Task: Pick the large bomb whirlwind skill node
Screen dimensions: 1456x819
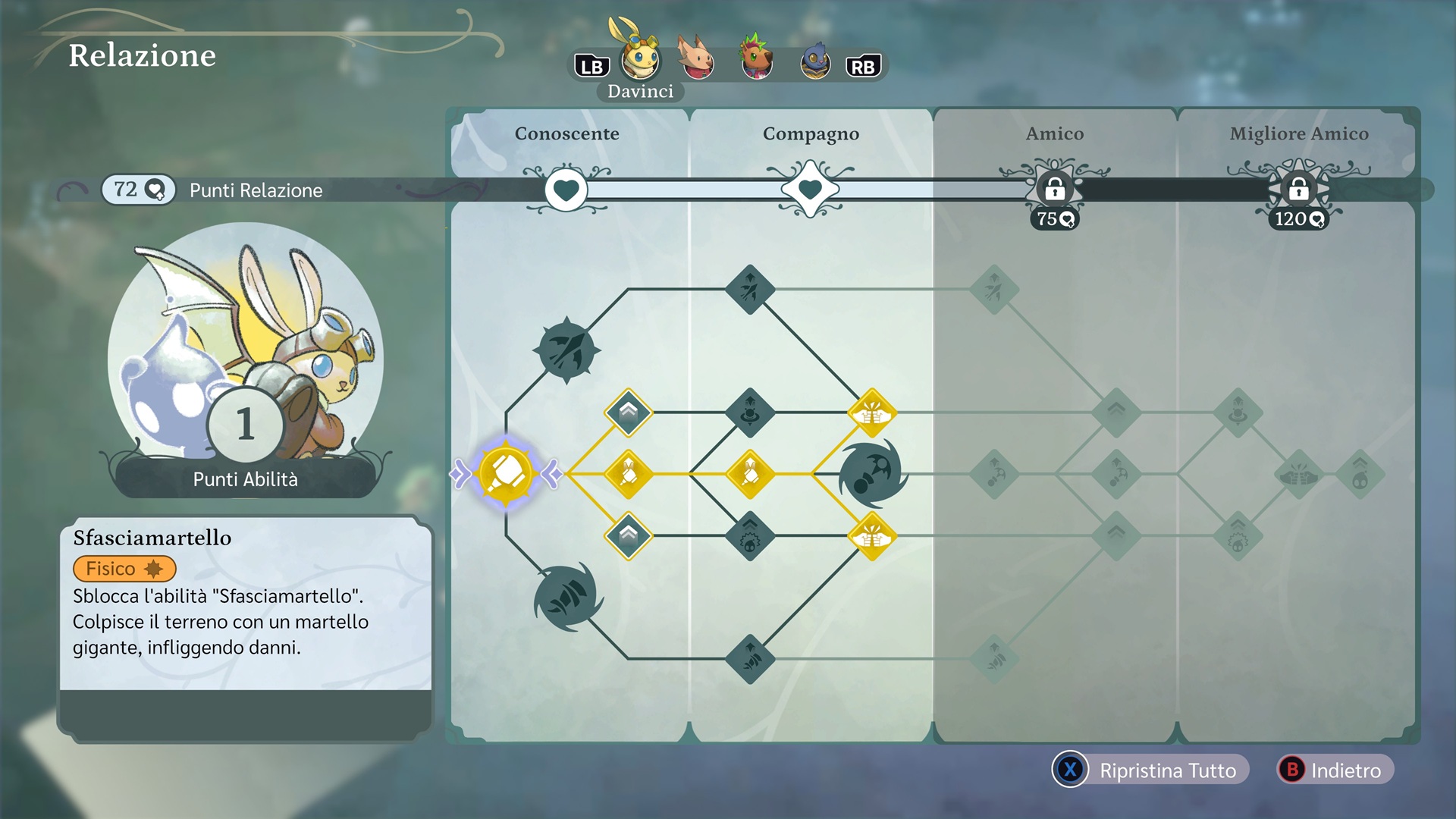Action: (872, 474)
